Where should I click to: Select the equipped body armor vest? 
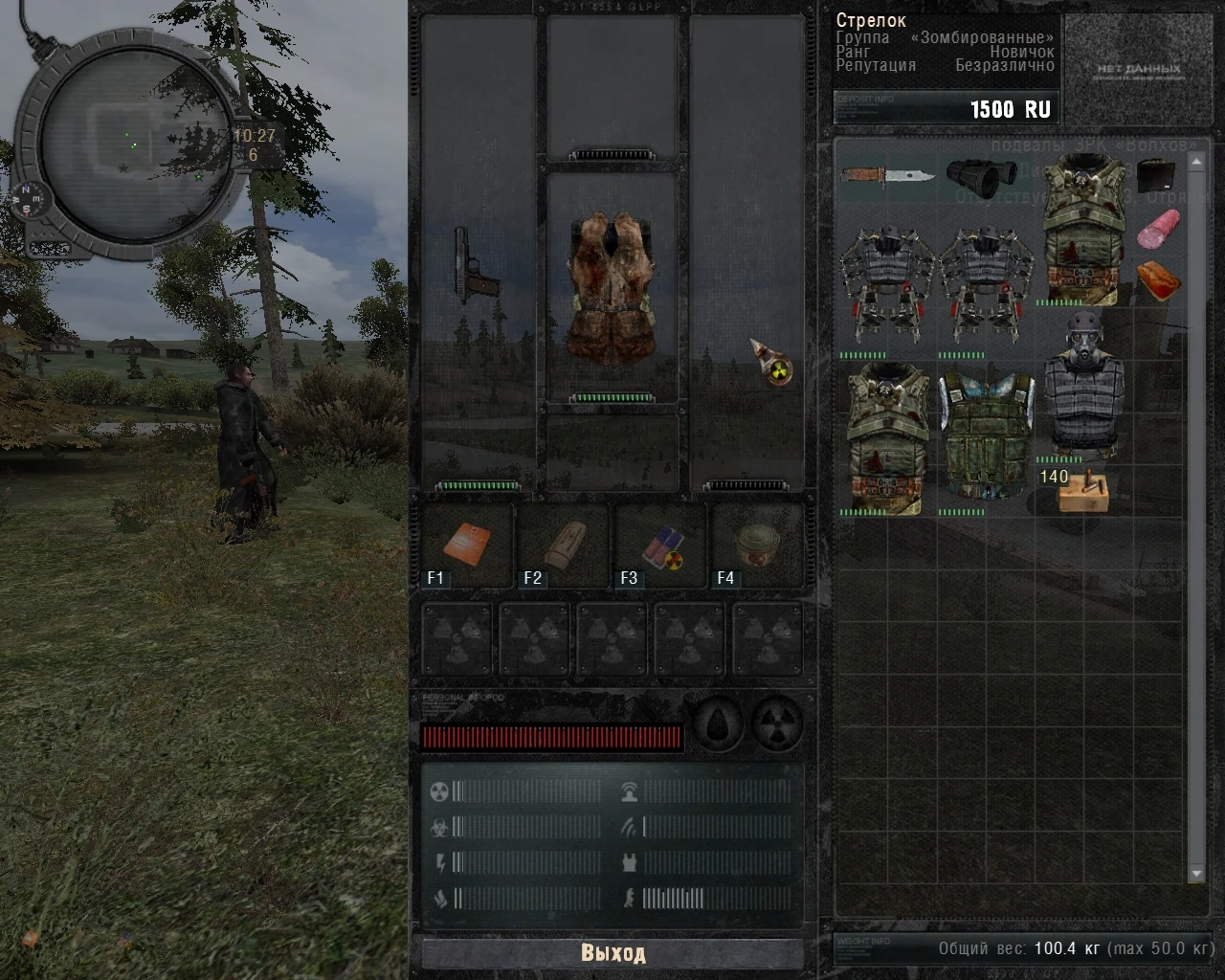(612, 287)
